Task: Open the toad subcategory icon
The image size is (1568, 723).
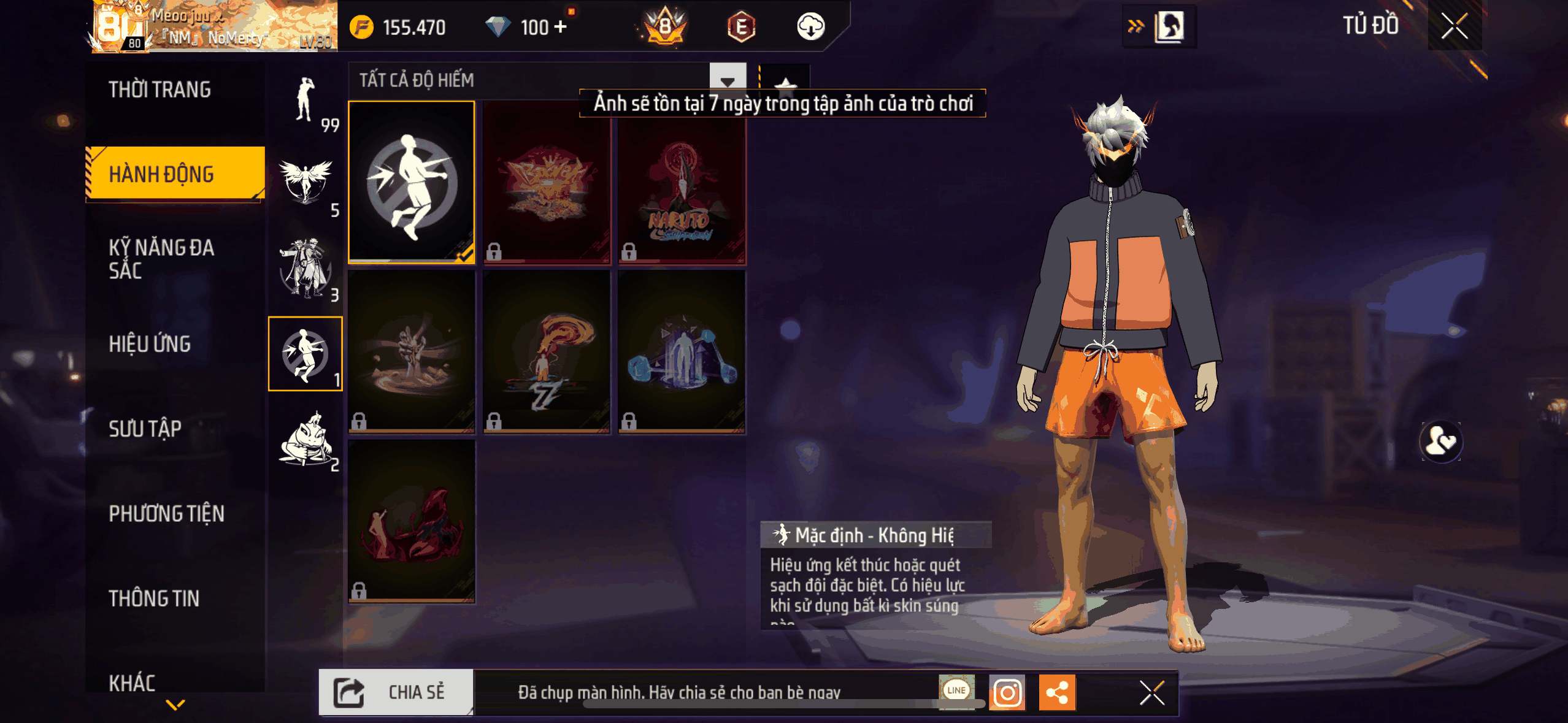Action: point(306,439)
